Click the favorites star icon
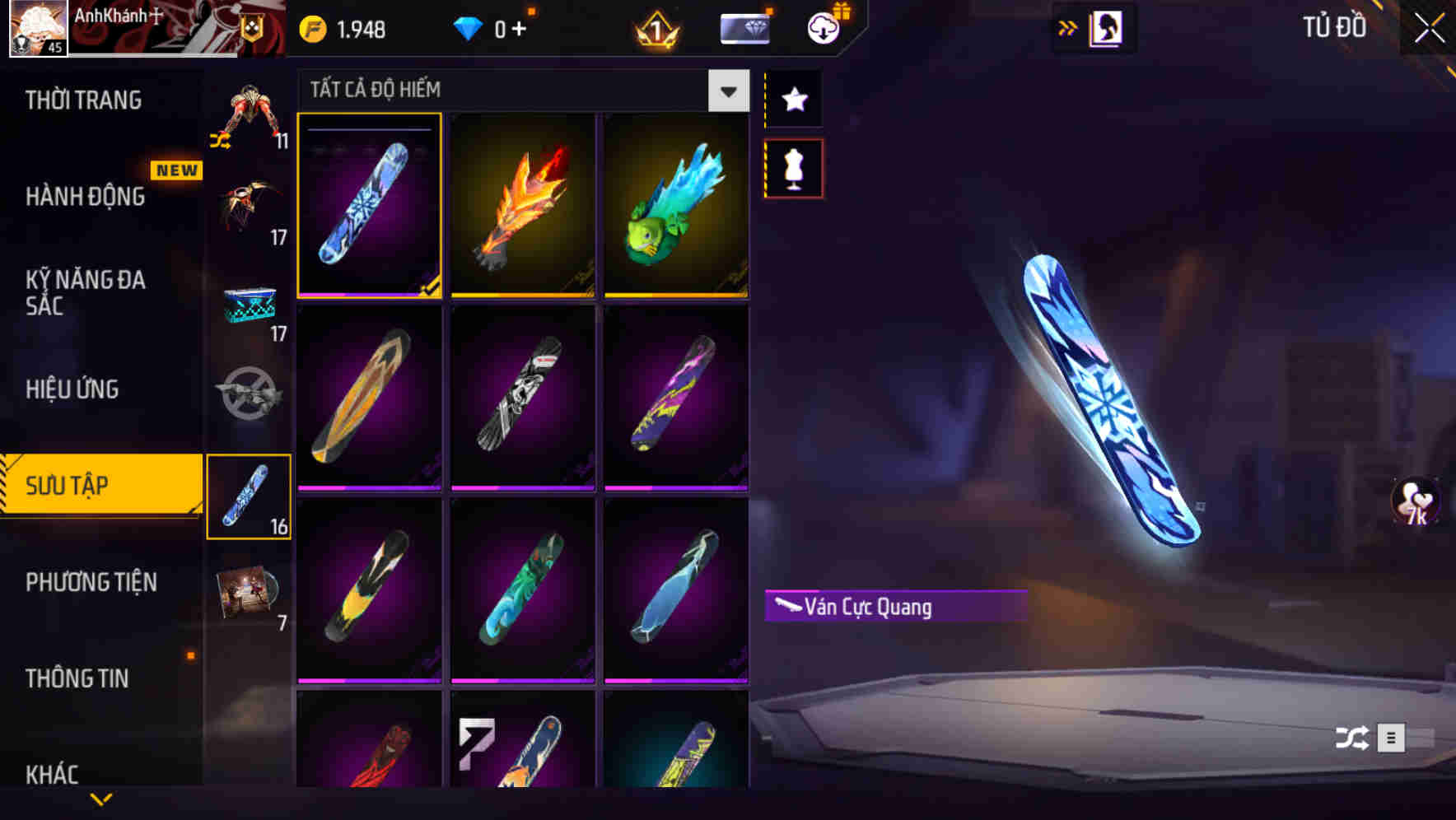This screenshot has height=820, width=1456. pyautogui.click(x=793, y=99)
